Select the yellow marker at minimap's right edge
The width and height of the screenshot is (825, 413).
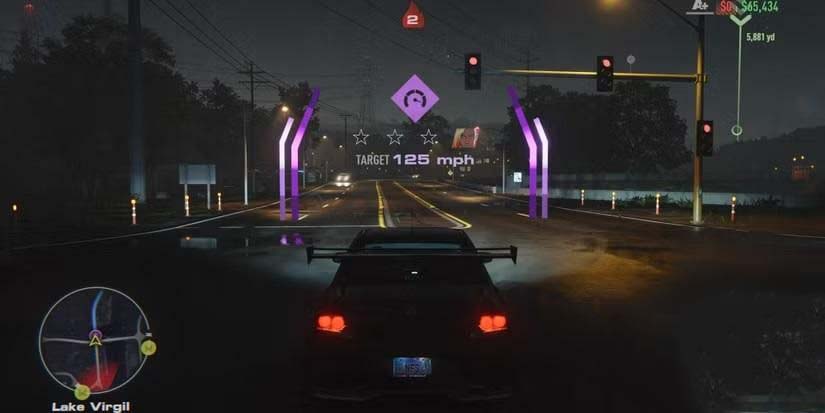point(148,348)
